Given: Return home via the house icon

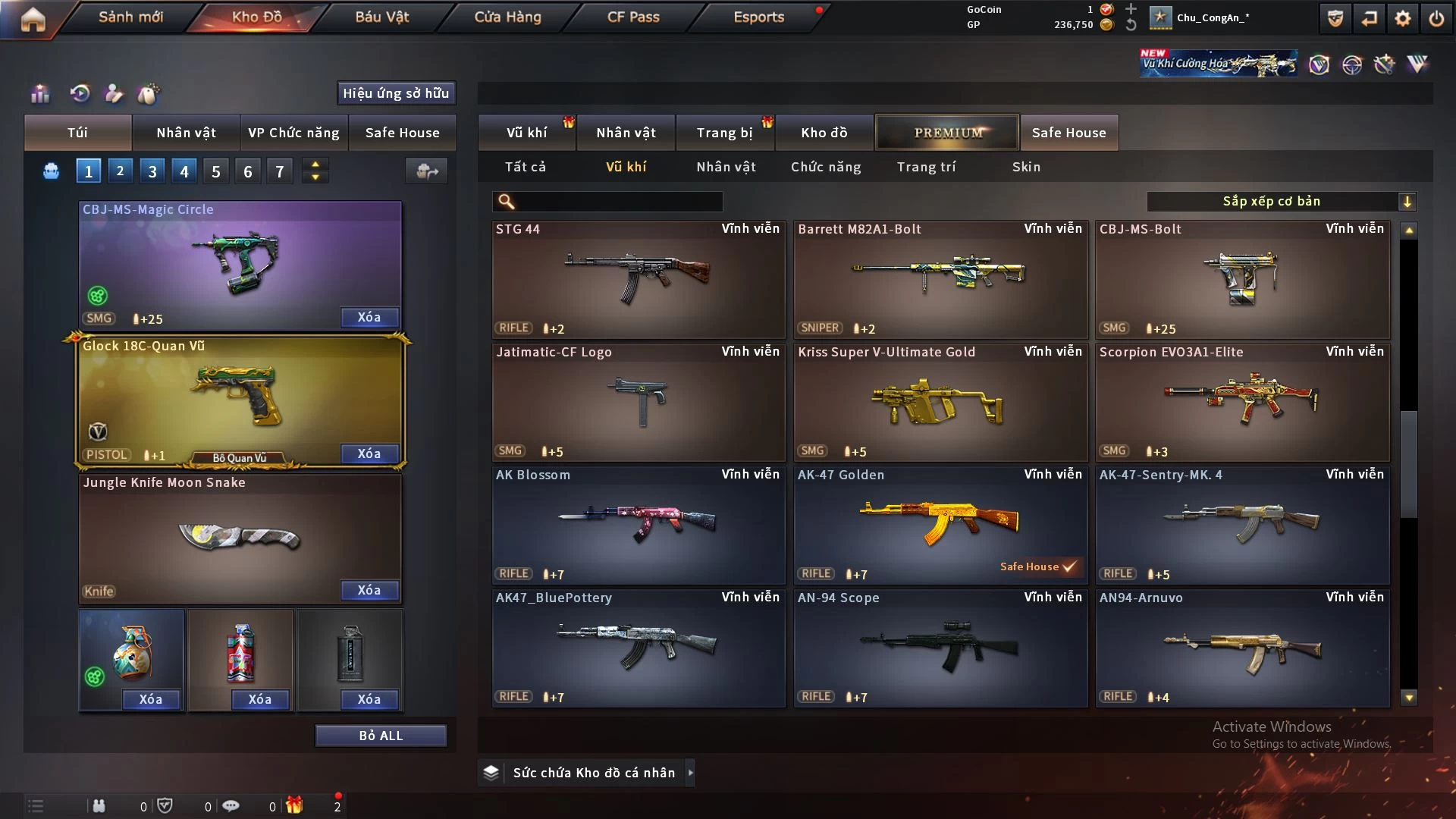Looking at the screenshot, I should pyautogui.click(x=33, y=19).
